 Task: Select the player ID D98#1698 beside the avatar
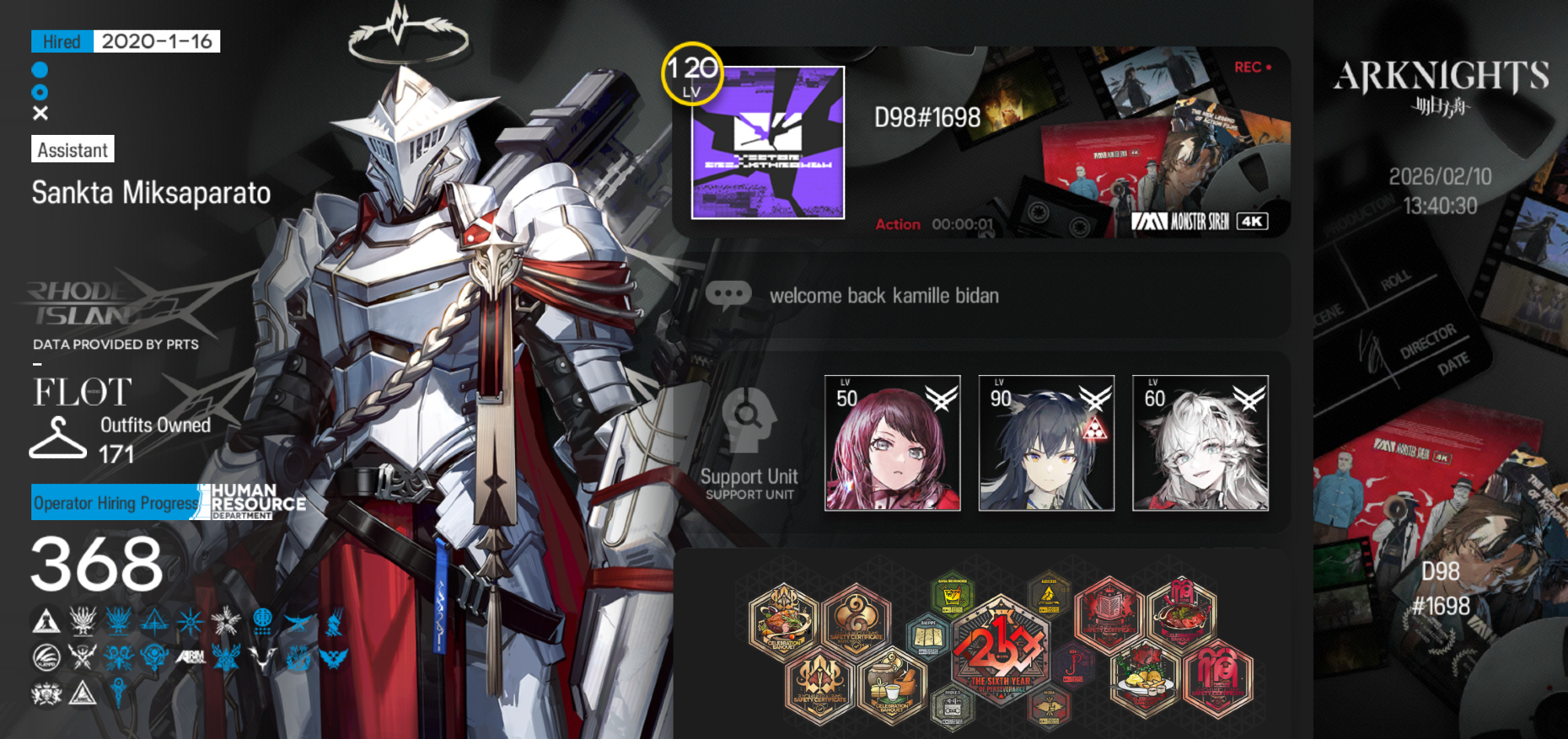pyautogui.click(x=927, y=118)
